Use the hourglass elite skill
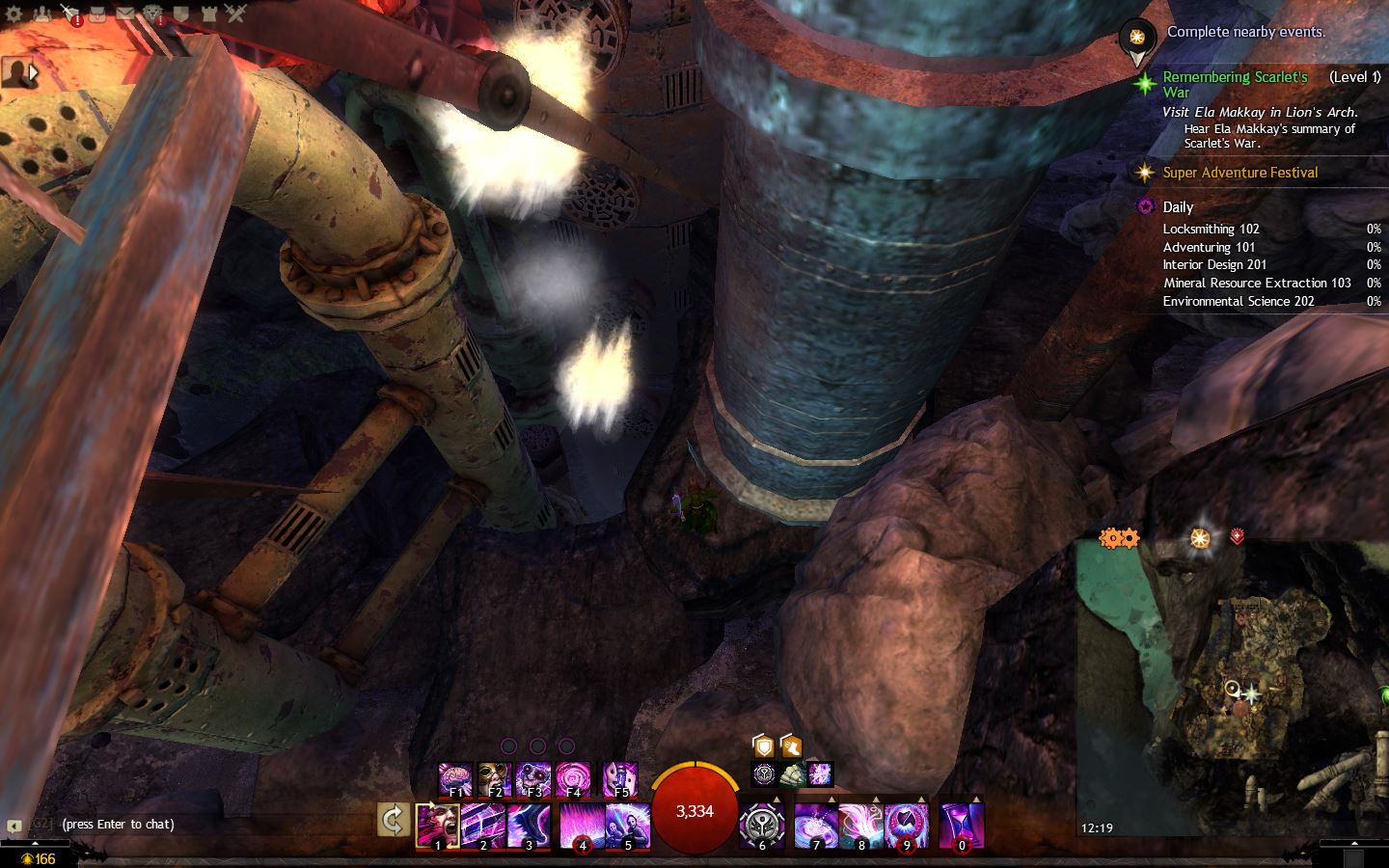This screenshot has height=868, width=1389. (961, 826)
